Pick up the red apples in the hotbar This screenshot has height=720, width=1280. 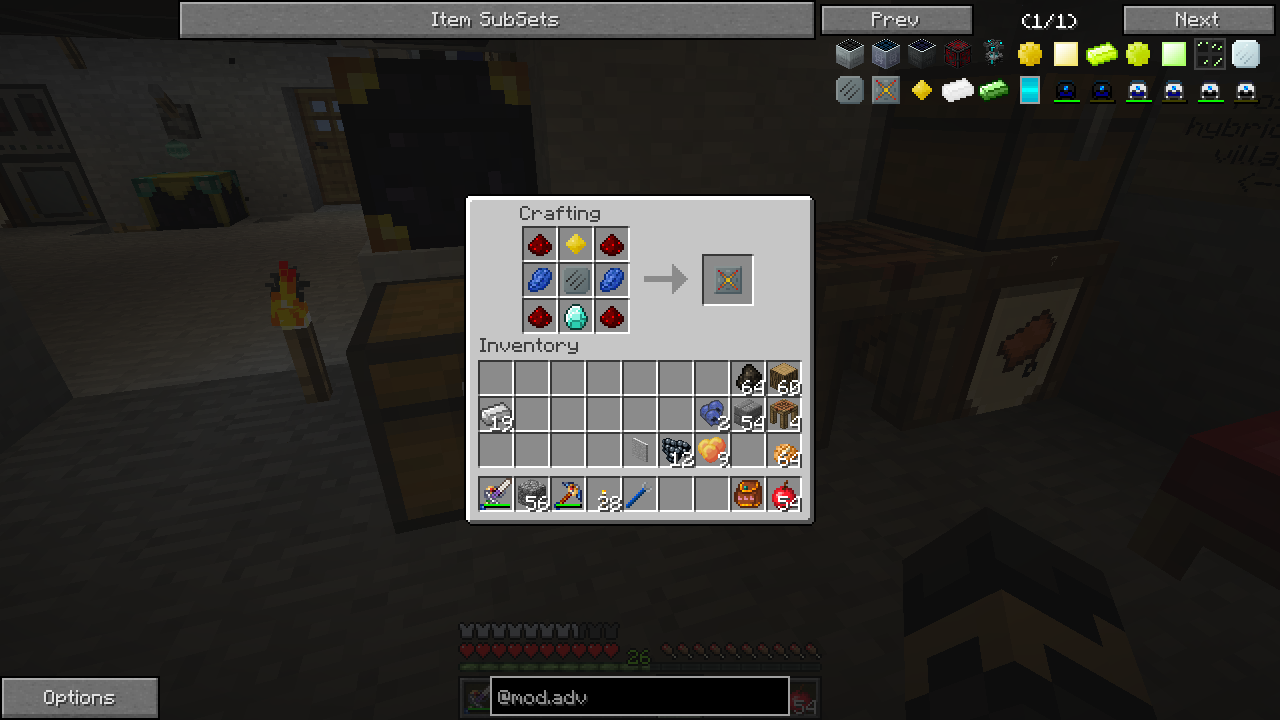click(x=784, y=495)
